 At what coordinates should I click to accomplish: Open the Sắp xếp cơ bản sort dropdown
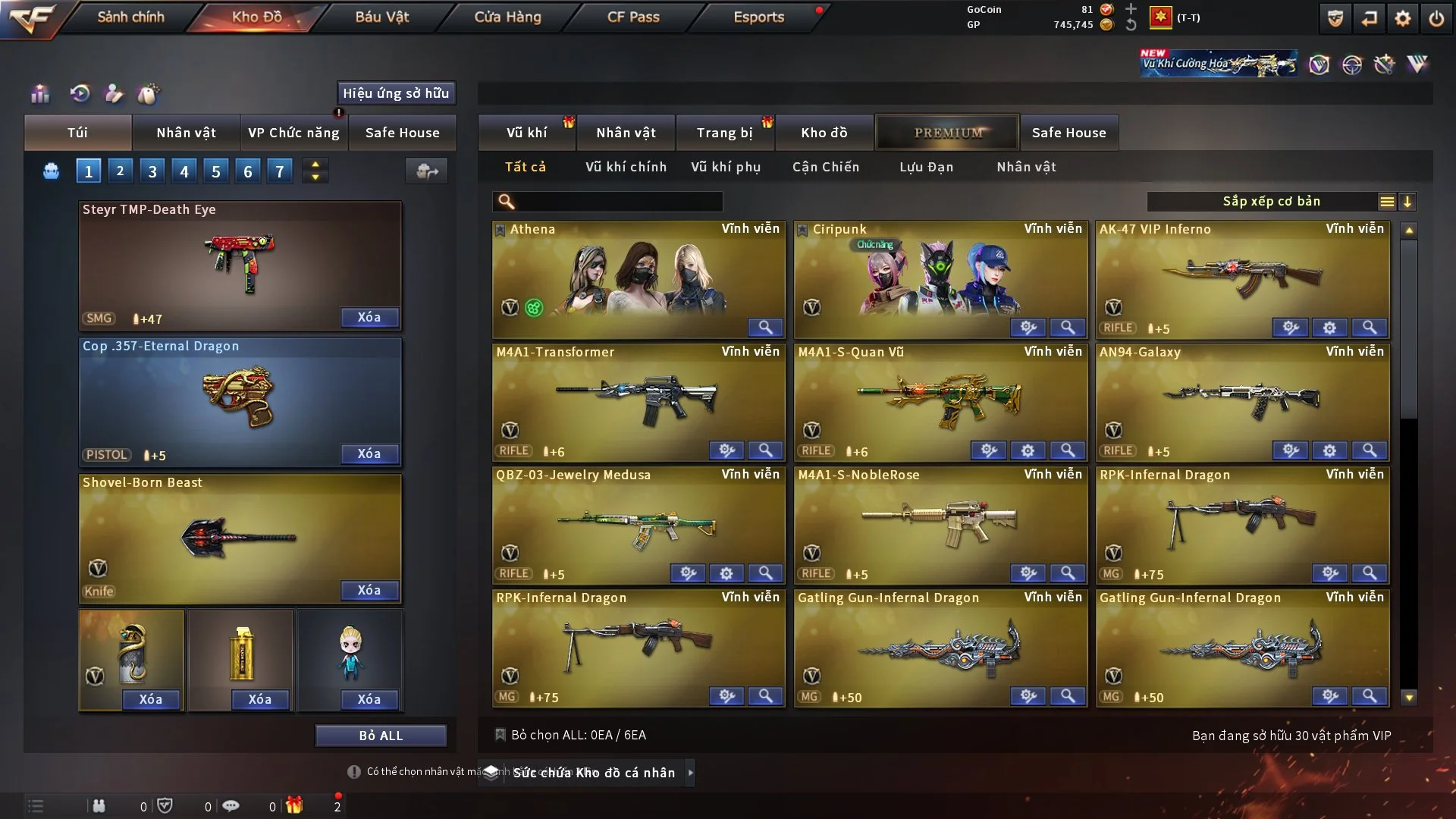(1270, 201)
